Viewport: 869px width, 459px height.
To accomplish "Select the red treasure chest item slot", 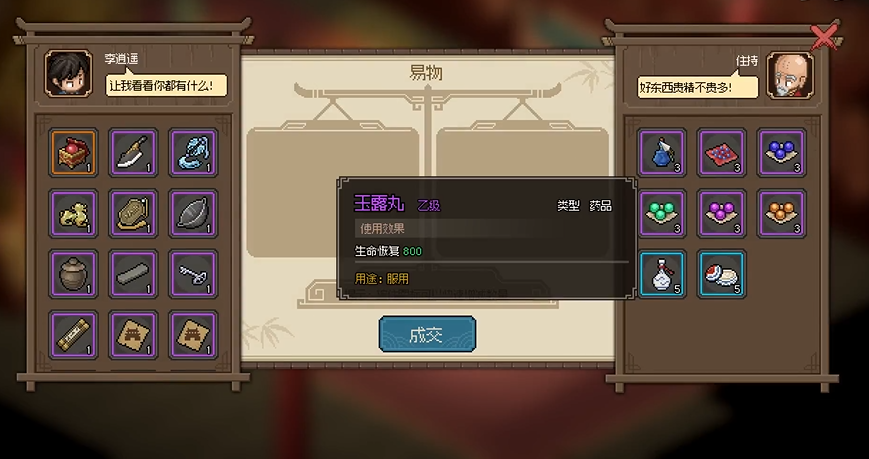I will [x=74, y=152].
